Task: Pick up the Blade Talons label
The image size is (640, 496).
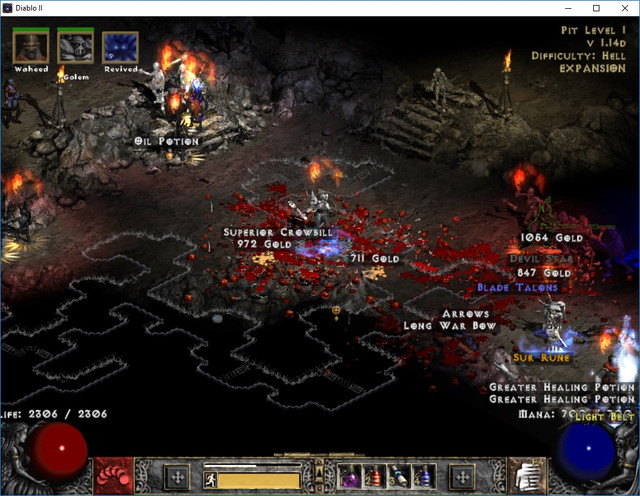Action: pyautogui.click(x=517, y=288)
